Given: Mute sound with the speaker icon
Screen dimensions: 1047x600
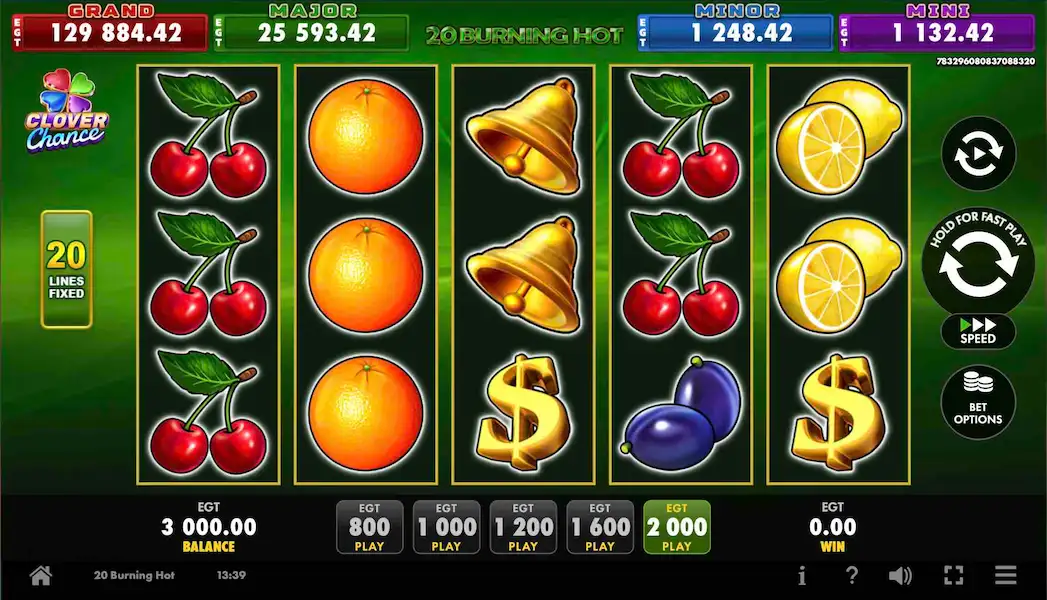Looking at the screenshot, I should coord(901,576).
